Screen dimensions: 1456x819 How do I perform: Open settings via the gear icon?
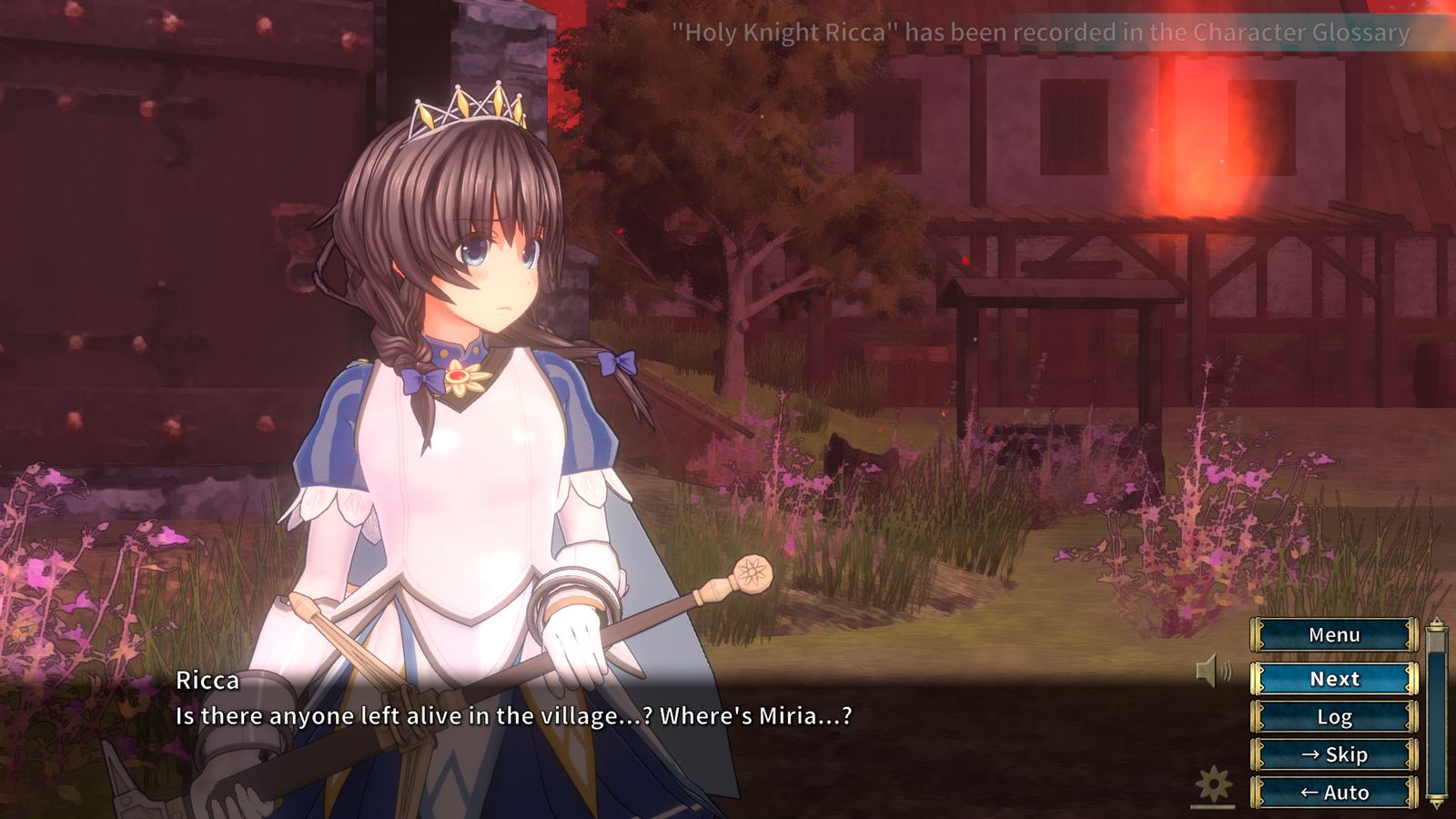click(1213, 785)
